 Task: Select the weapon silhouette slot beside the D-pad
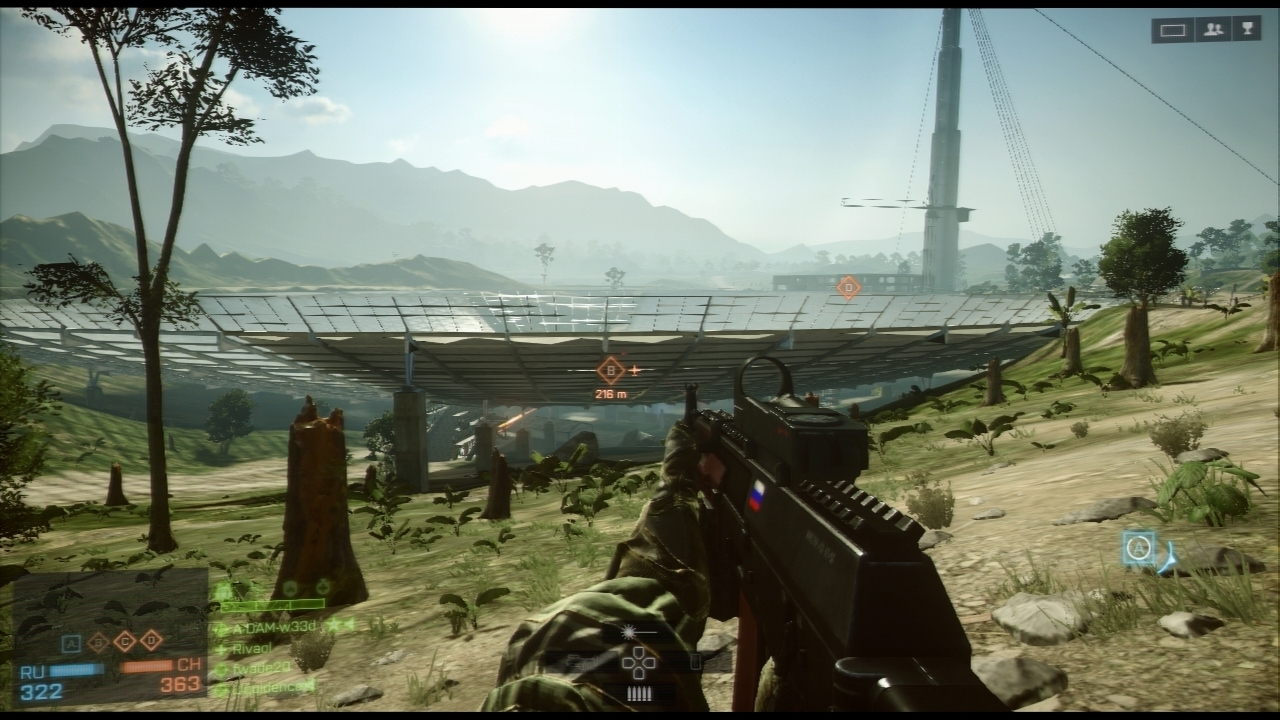click(x=582, y=662)
